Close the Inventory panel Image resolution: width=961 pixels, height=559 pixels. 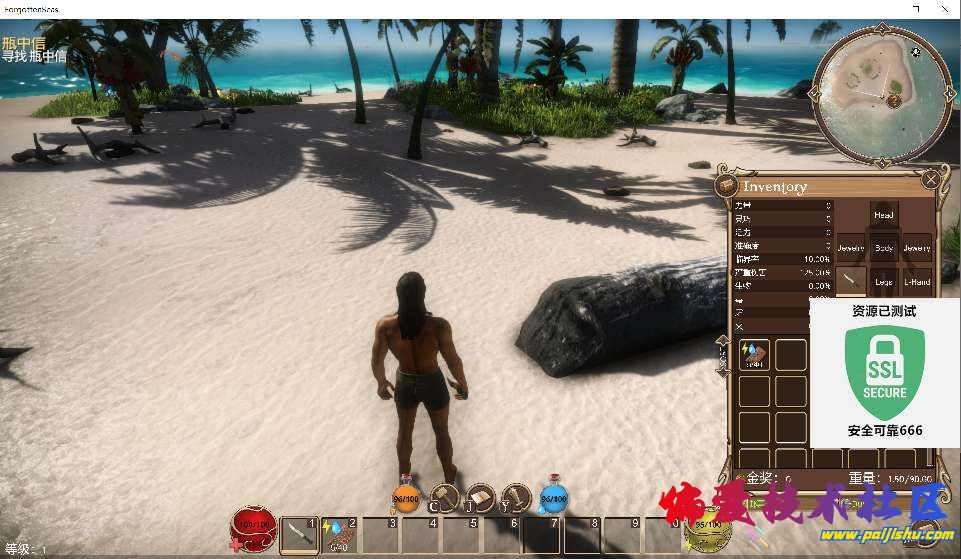(x=931, y=180)
